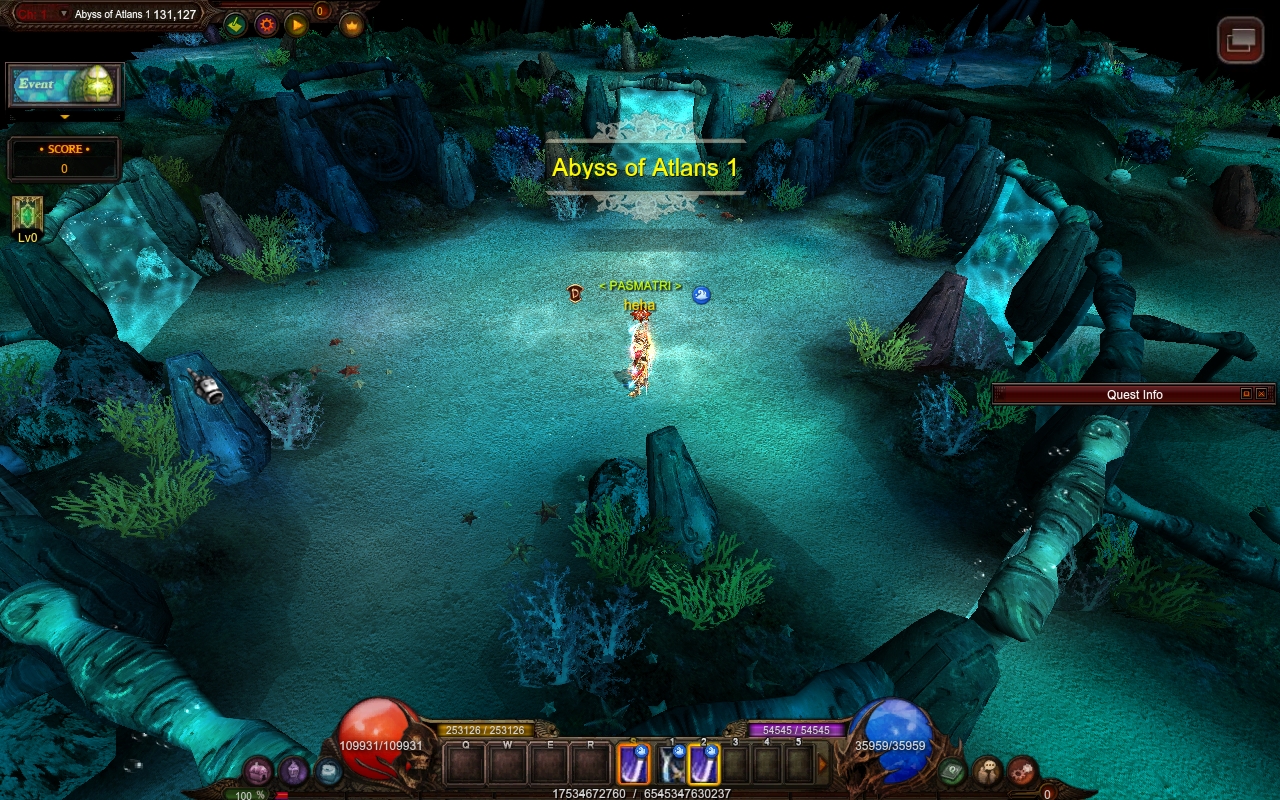
Task: Open the Event egg banner
Action: click(x=65, y=86)
